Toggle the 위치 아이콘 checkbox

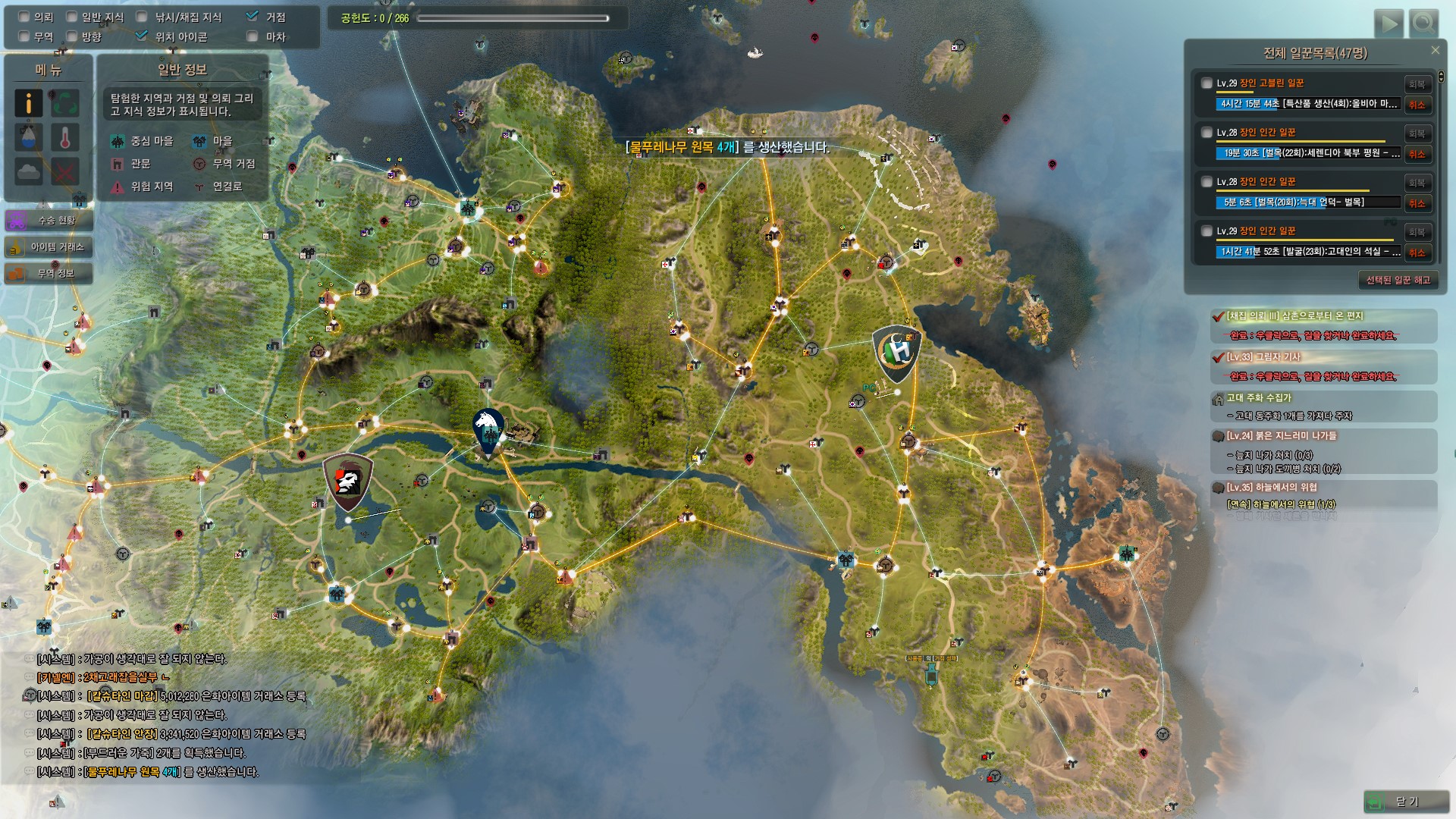pos(141,36)
